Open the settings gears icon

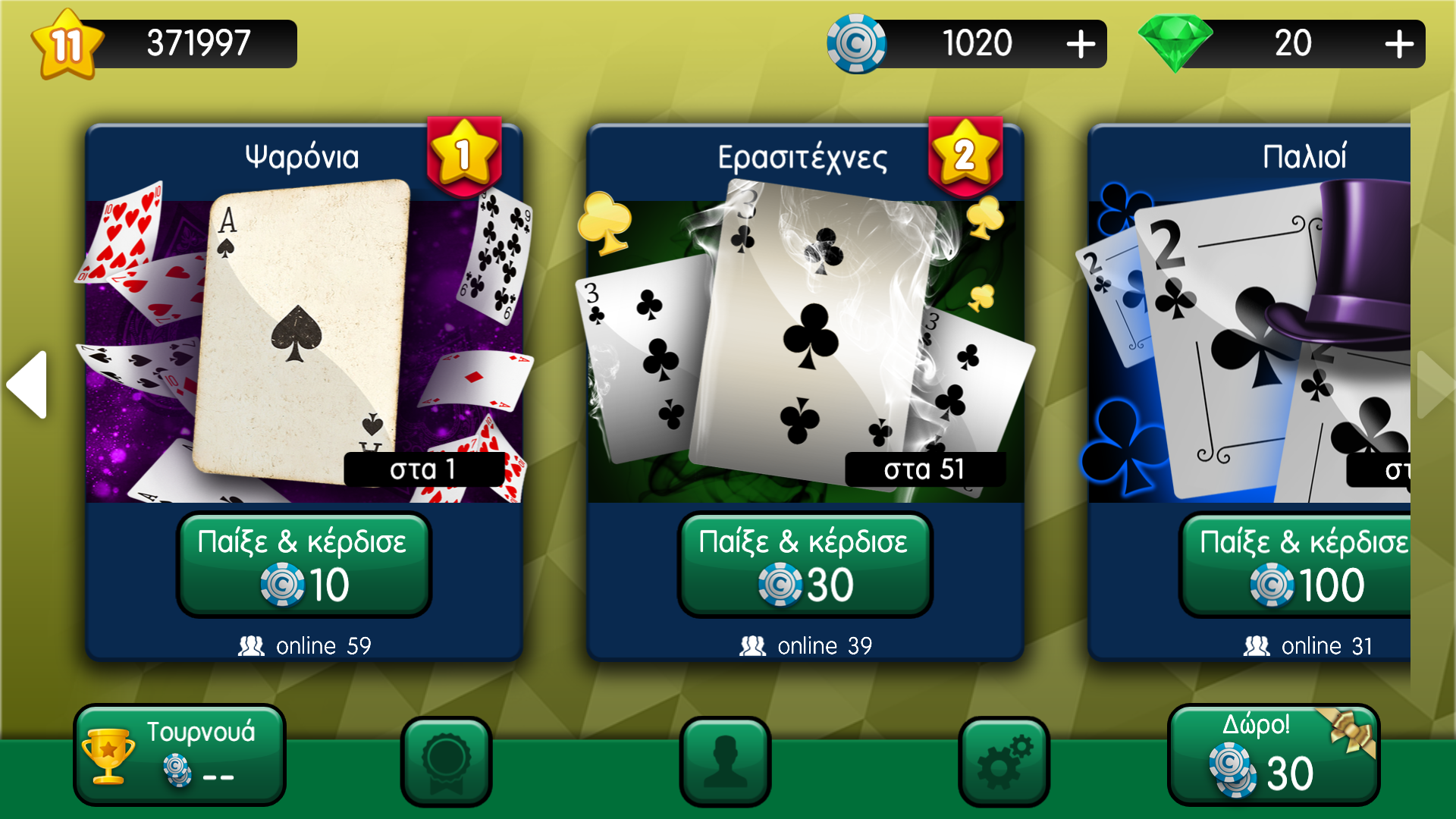1002,761
